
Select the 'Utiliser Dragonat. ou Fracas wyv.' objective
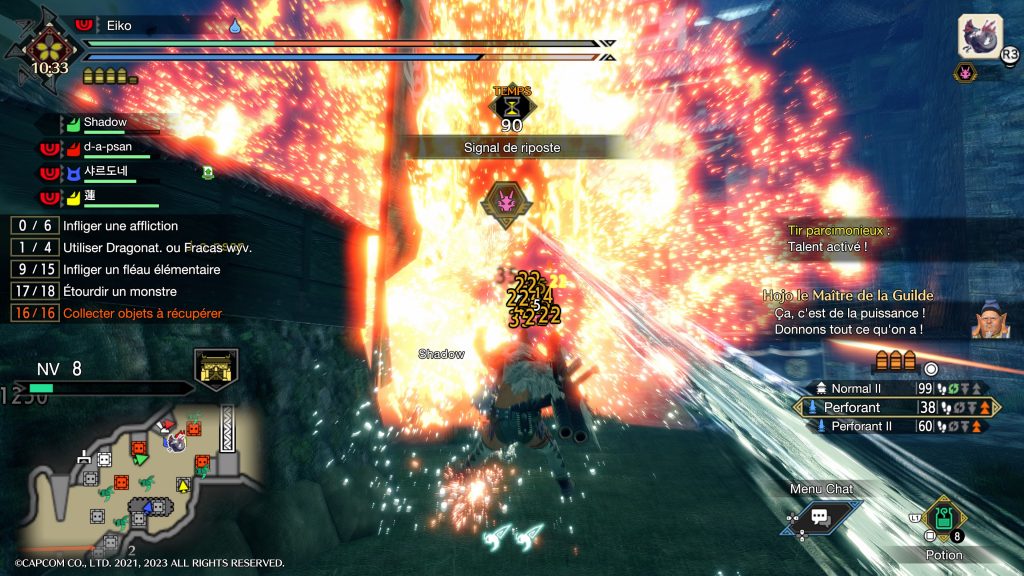pos(156,247)
